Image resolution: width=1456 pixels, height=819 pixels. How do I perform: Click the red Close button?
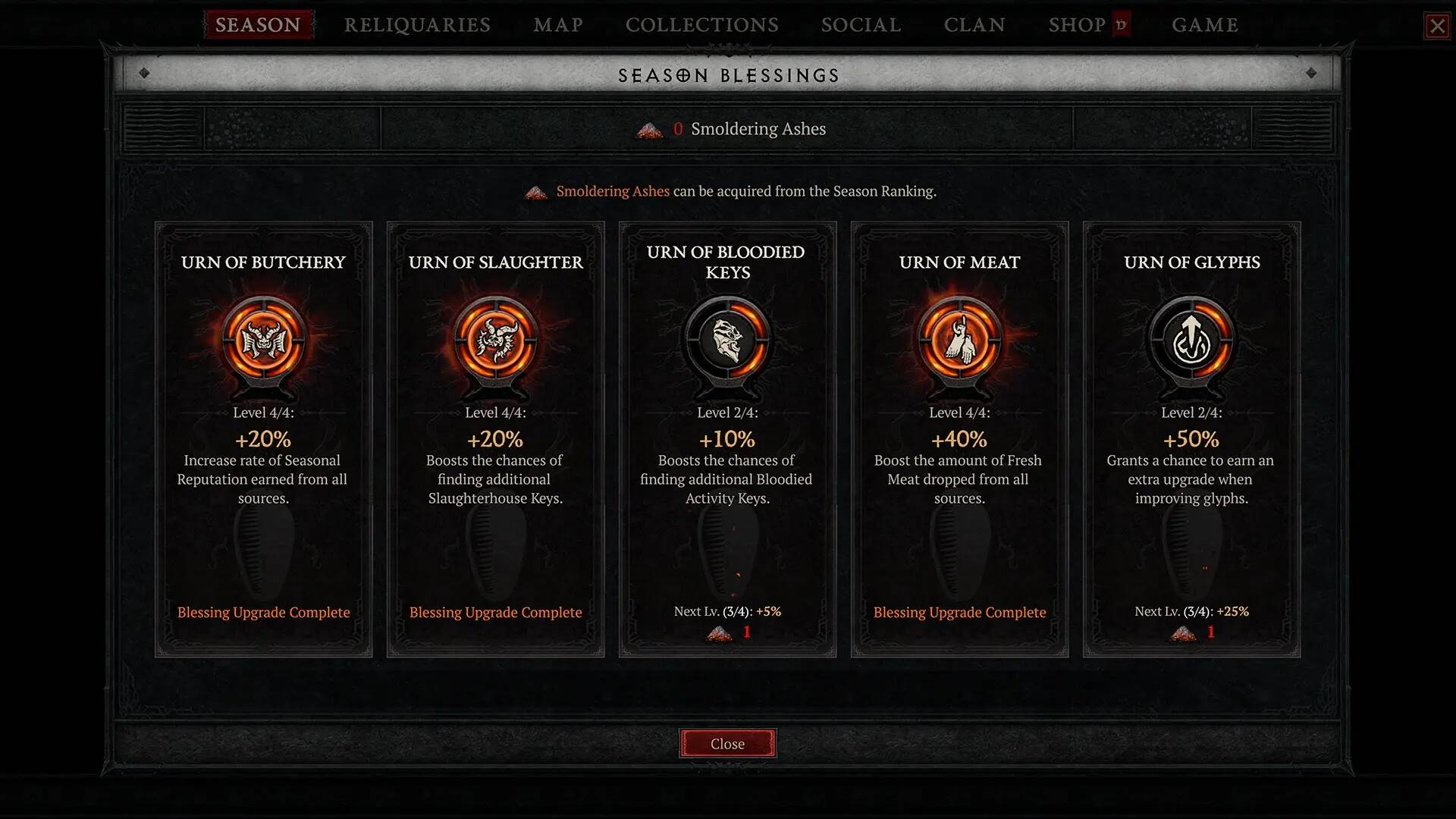[x=727, y=744]
